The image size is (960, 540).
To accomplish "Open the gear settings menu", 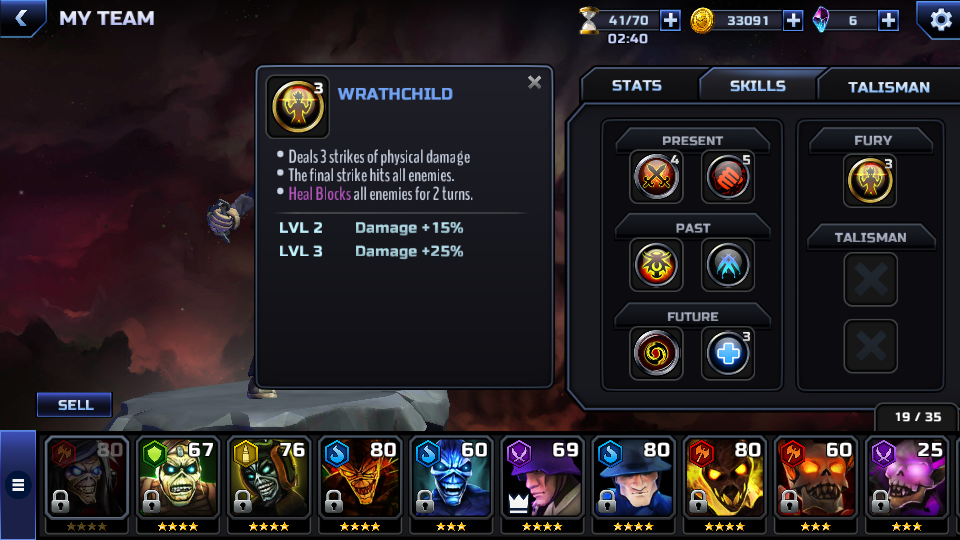I will pos(940,19).
